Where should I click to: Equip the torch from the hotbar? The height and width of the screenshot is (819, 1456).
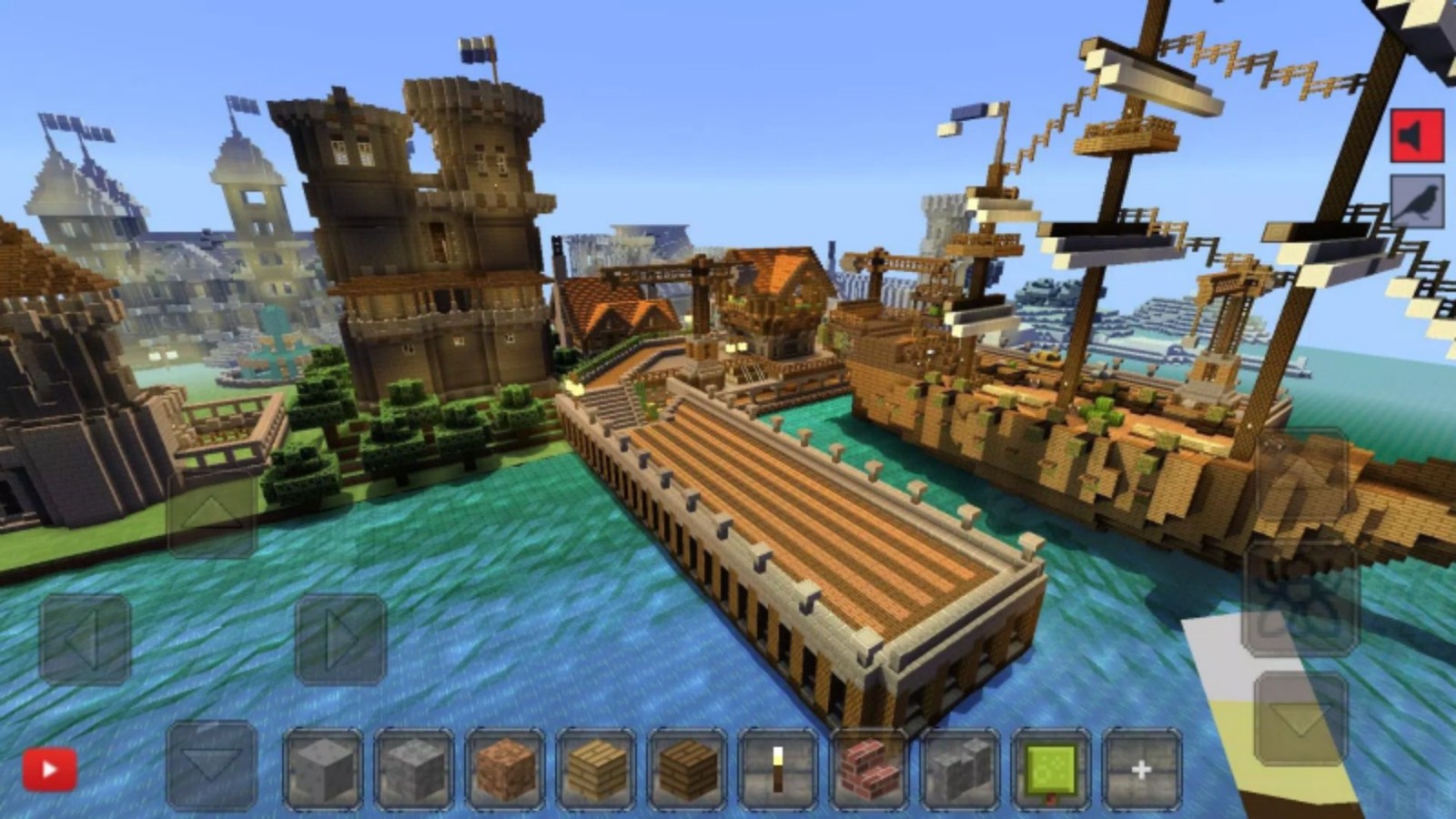pos(778,770)
